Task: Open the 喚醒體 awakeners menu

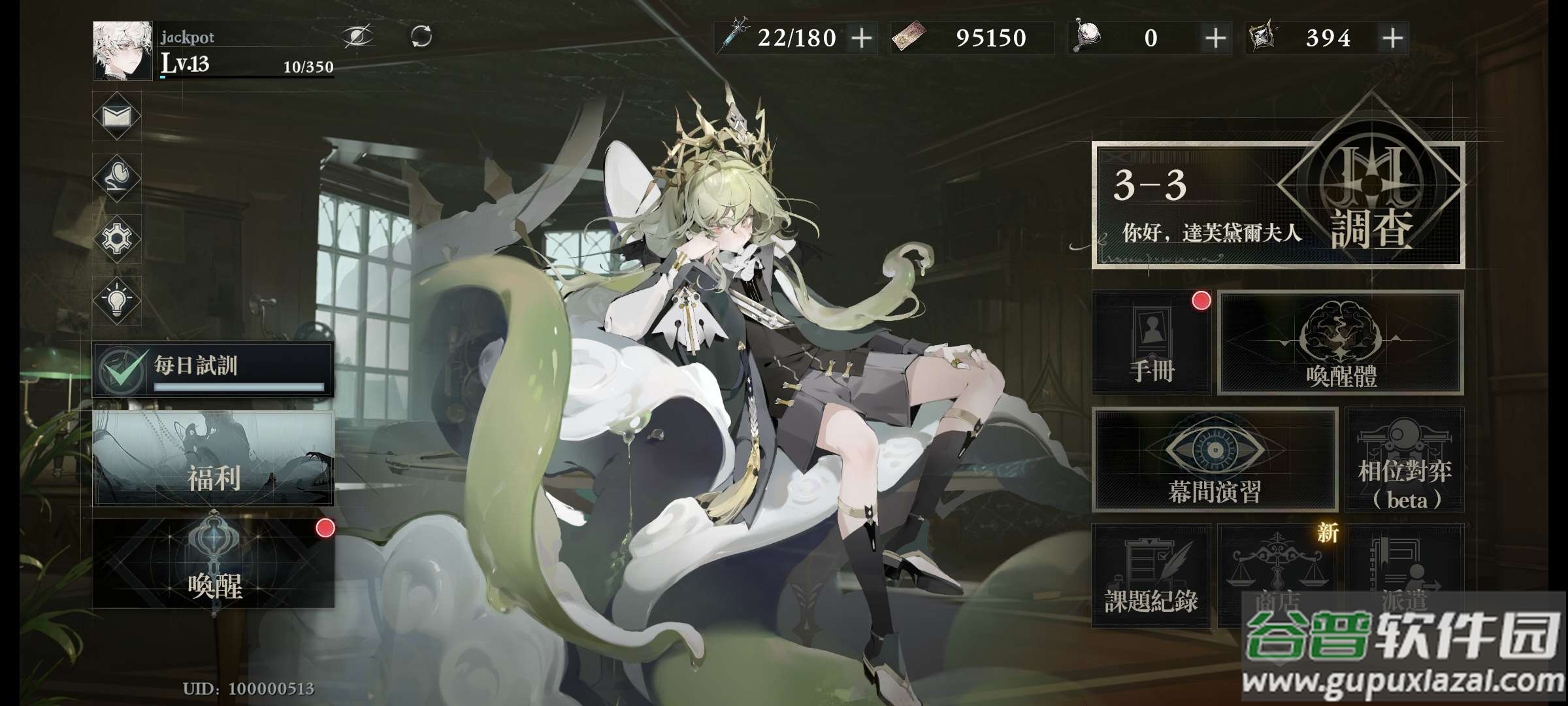Action: tap(1341, 343)
